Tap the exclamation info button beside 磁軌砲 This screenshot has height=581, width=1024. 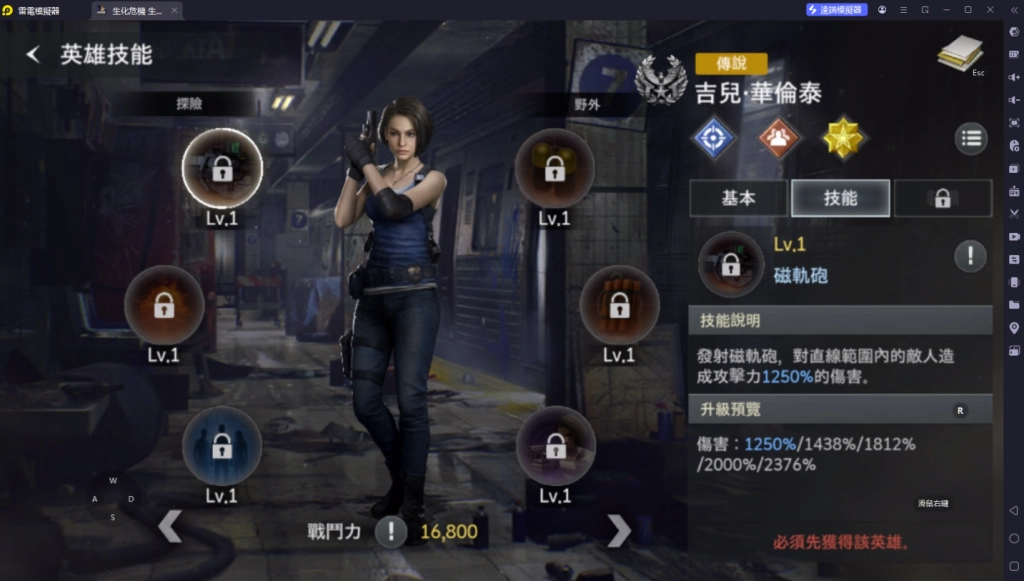pyautogui.click(x=970, y=256)
